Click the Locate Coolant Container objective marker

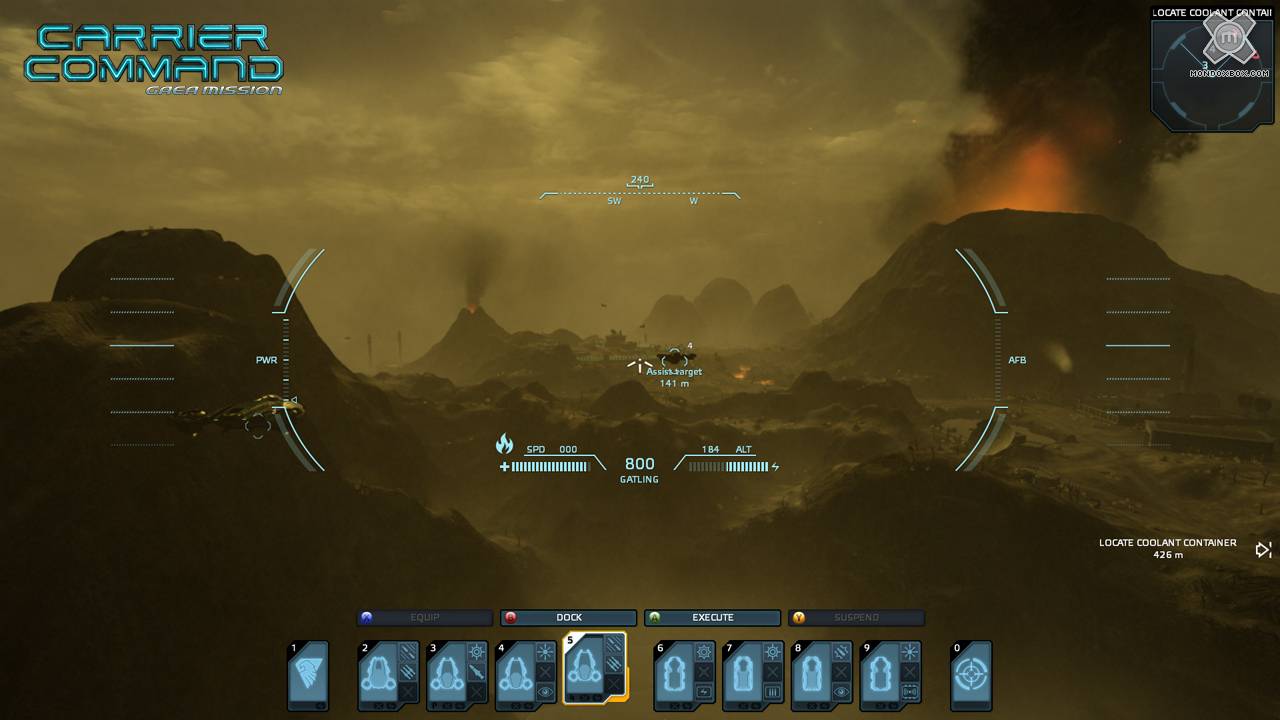pos(1264,549)
